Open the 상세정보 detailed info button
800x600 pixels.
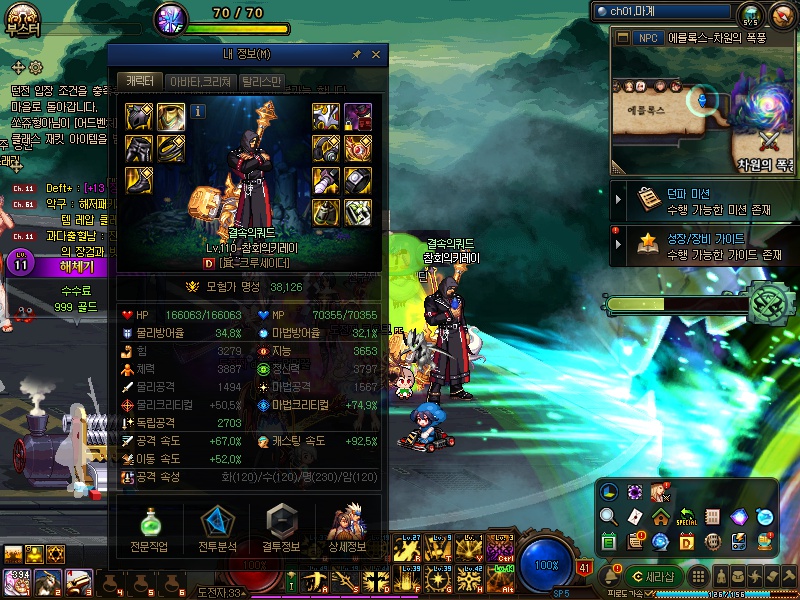coord(347,528)
